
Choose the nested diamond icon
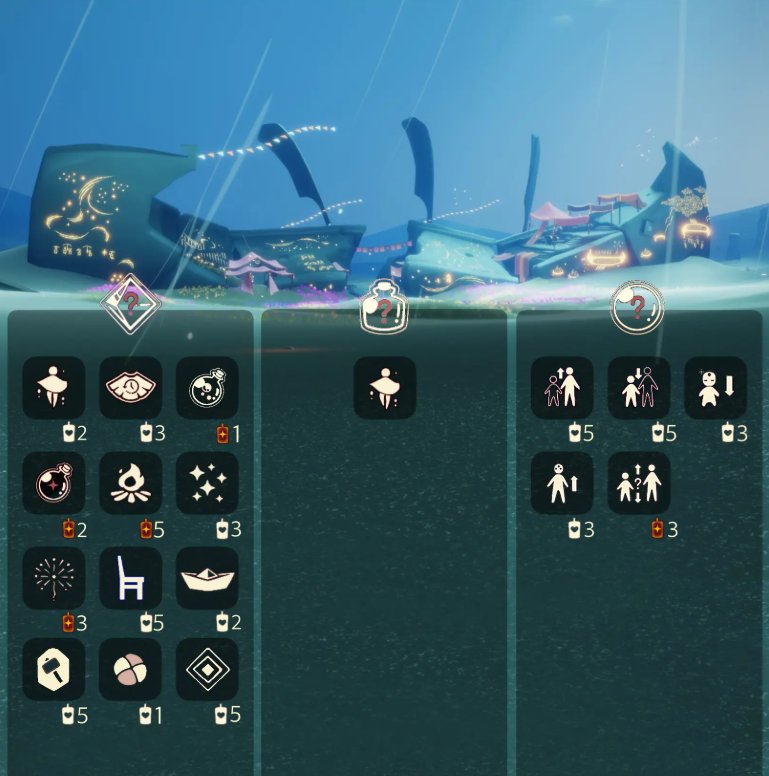(x=207, y=670)
